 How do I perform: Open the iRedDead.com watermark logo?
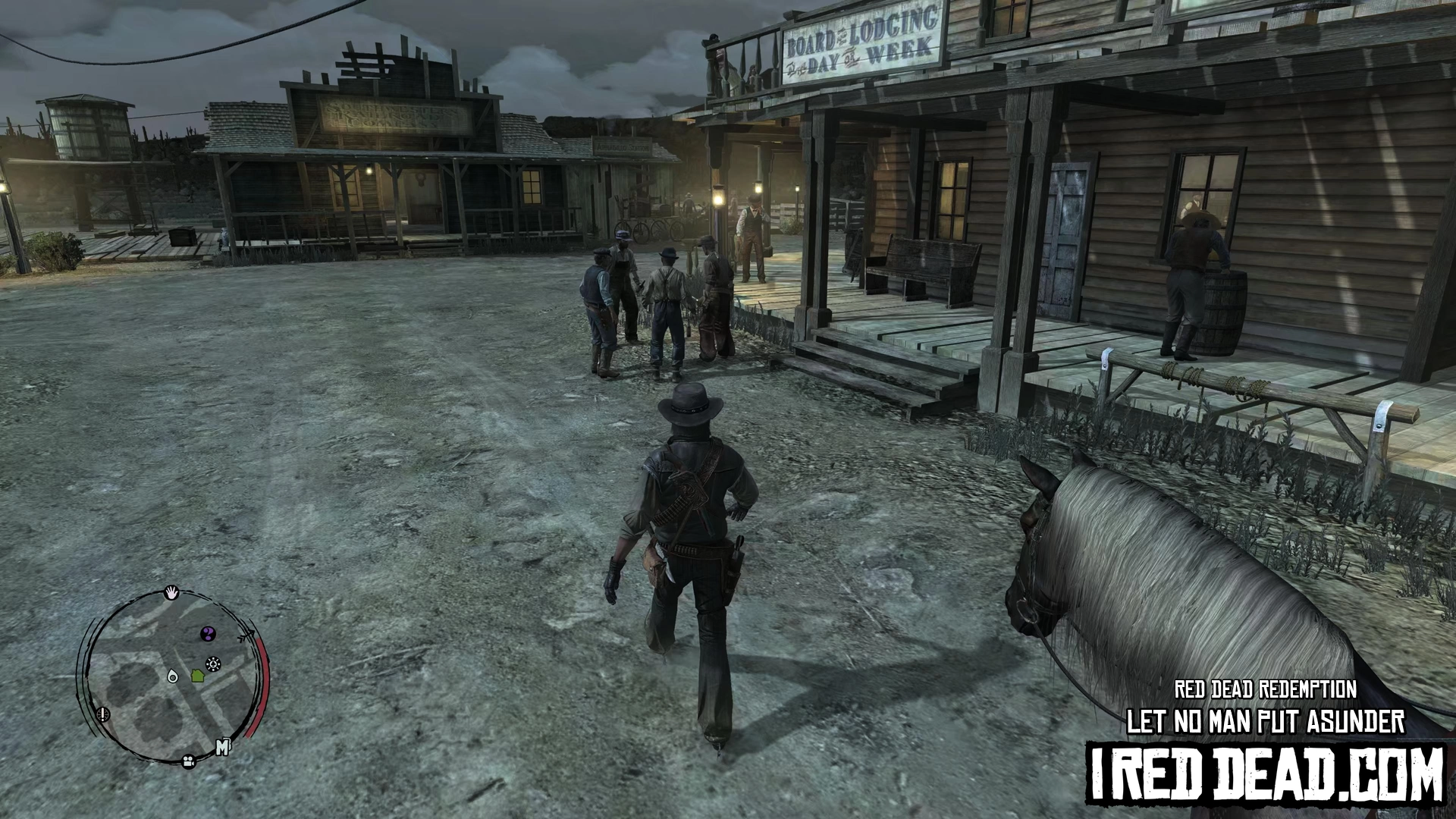[x=1265, y=774]
